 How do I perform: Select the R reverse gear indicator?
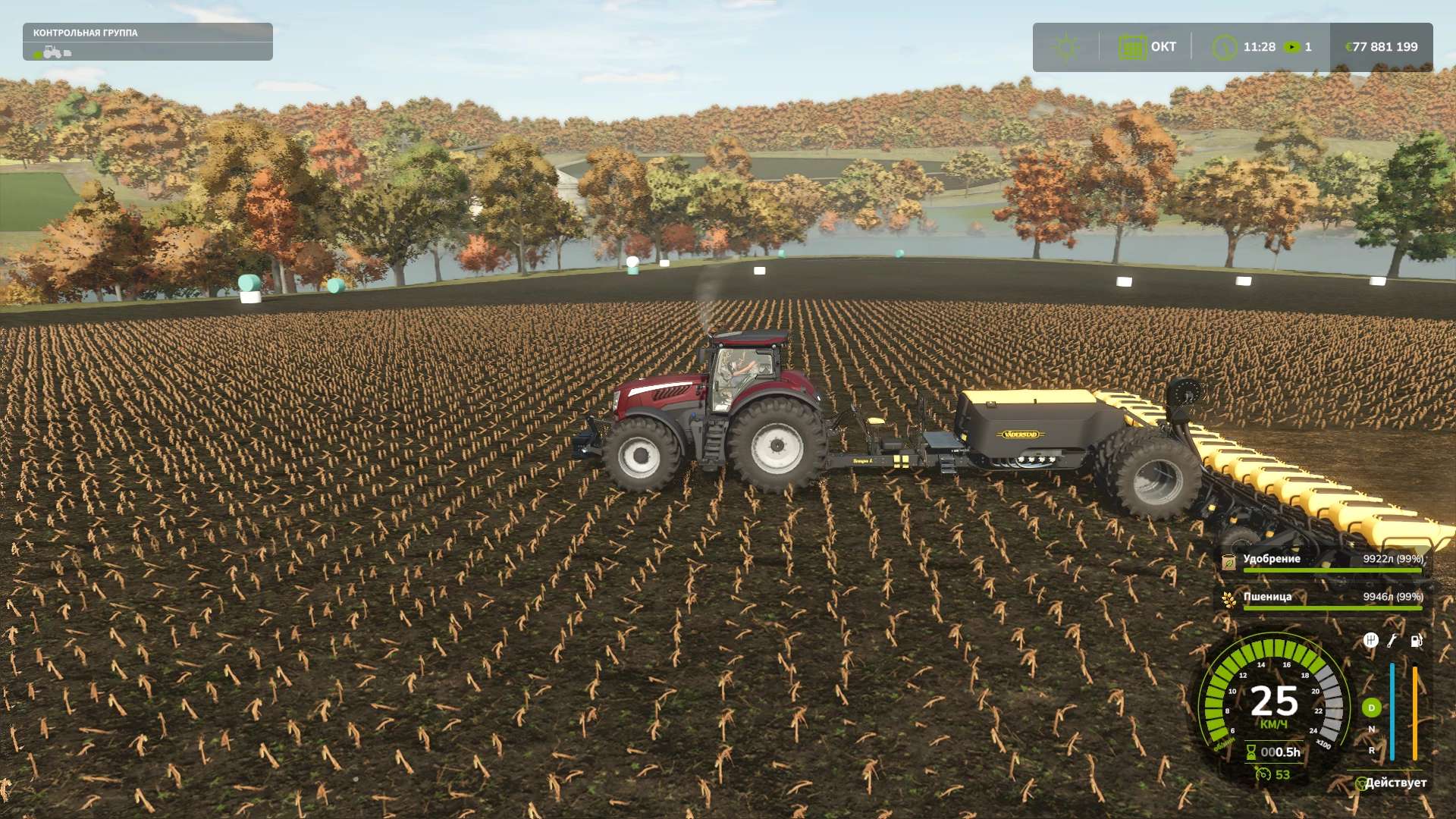[x=1371, y=751]
